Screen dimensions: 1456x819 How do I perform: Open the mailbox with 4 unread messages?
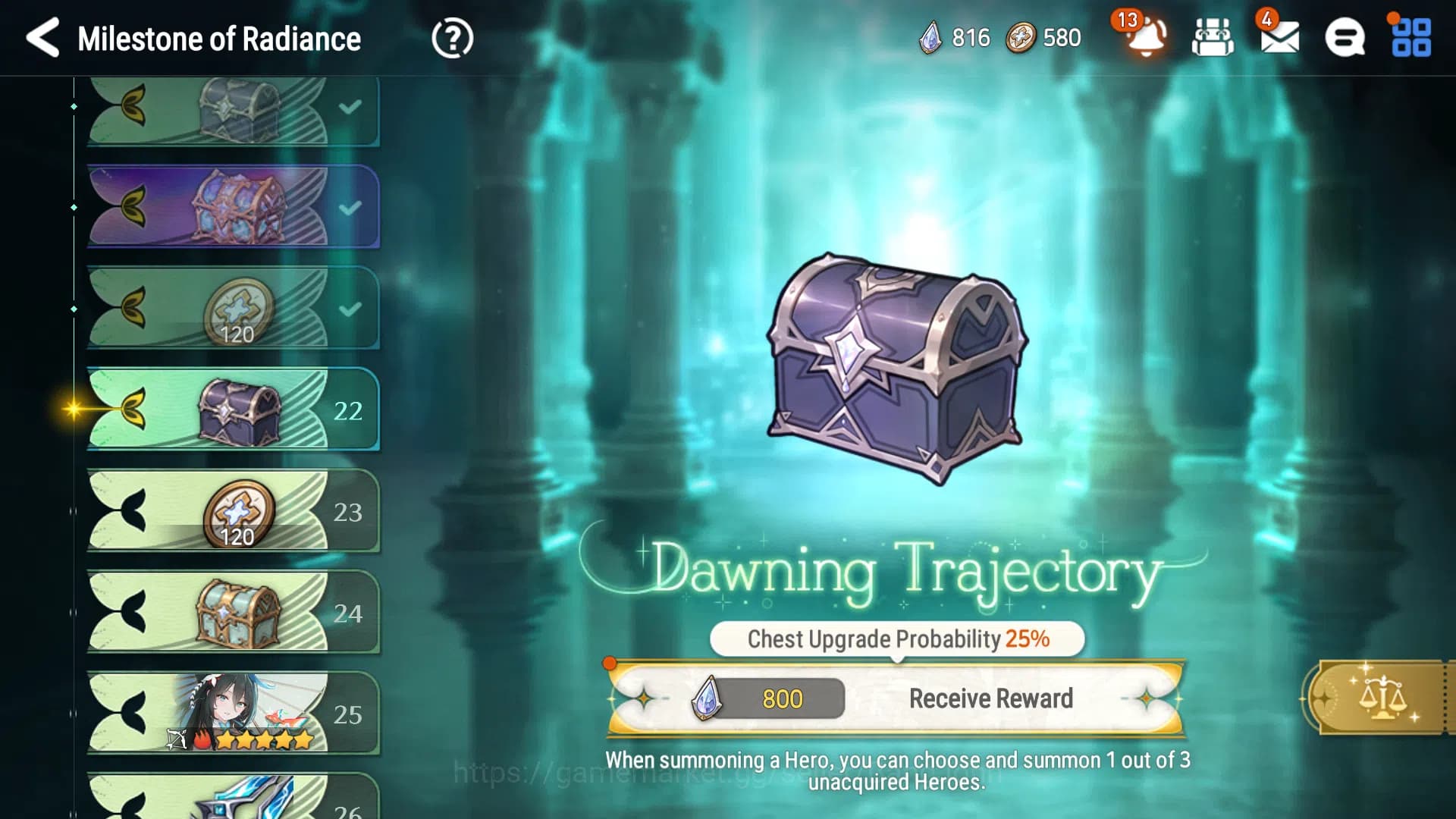pyautogui.click(x=1280, y=38)
